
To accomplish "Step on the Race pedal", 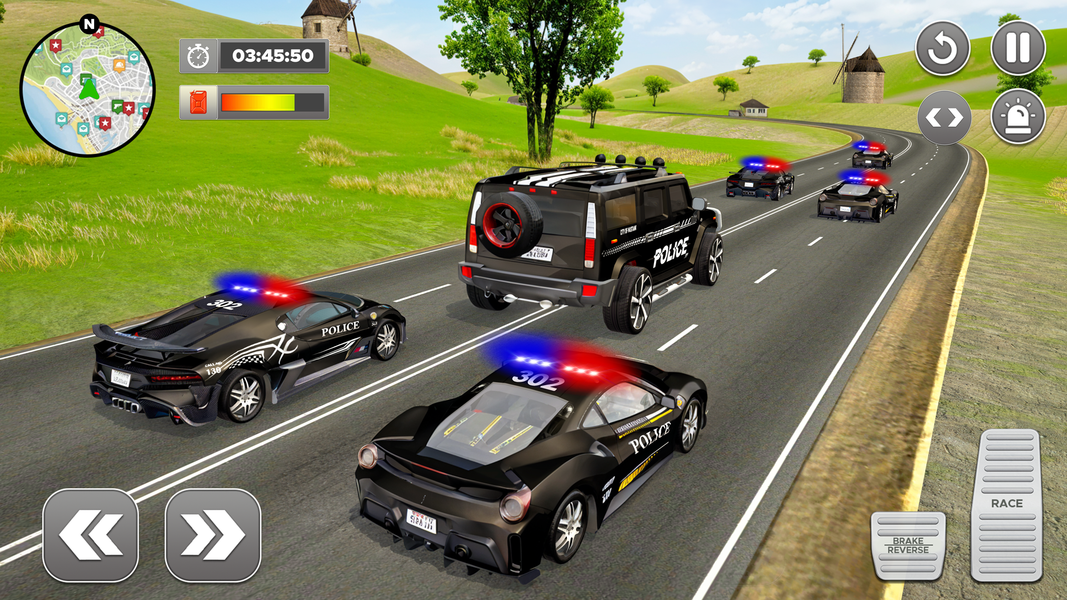I will (x=1006, y=505).
